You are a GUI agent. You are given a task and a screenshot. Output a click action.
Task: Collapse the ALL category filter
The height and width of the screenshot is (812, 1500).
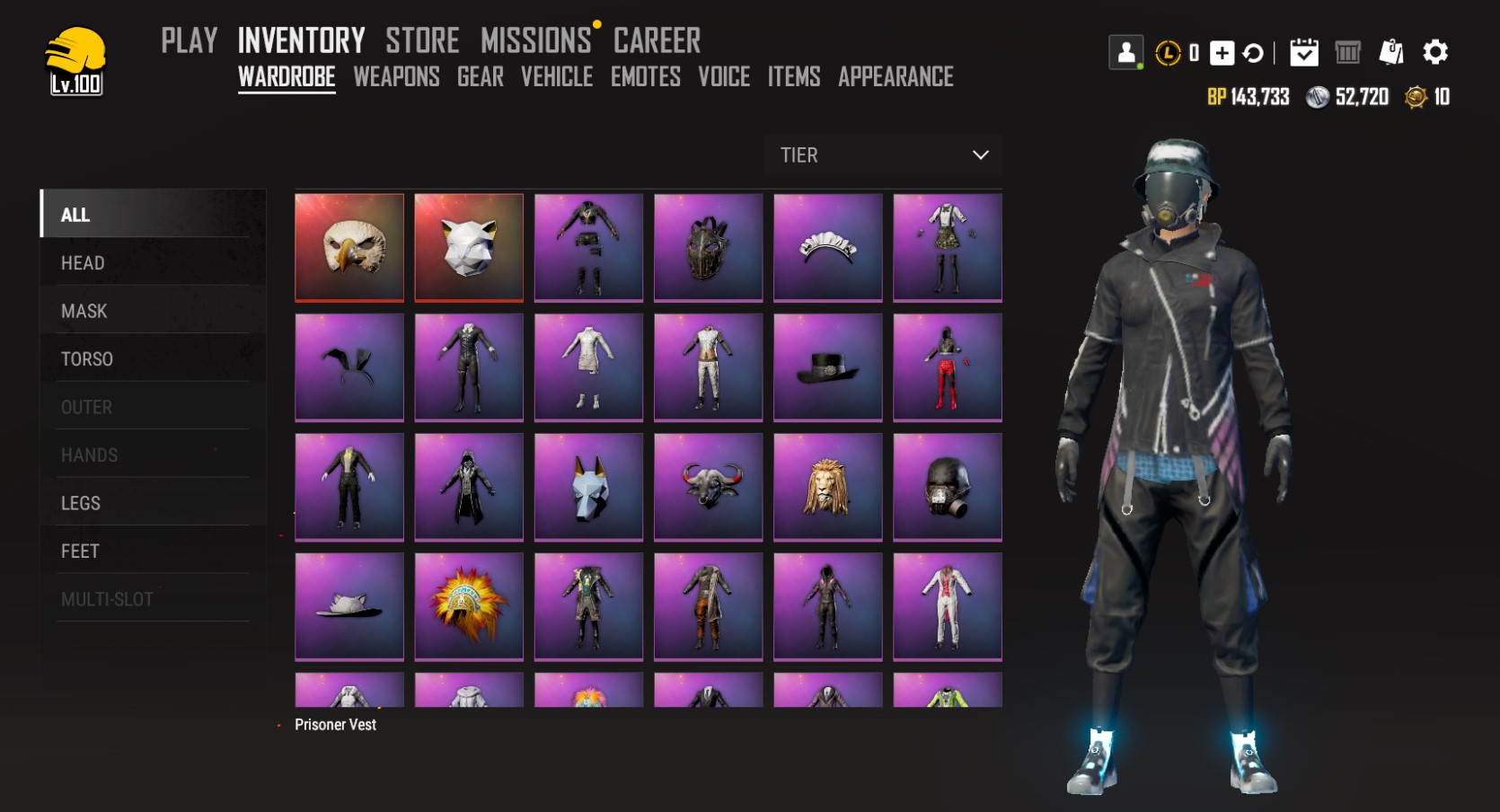tap(75, 215)
